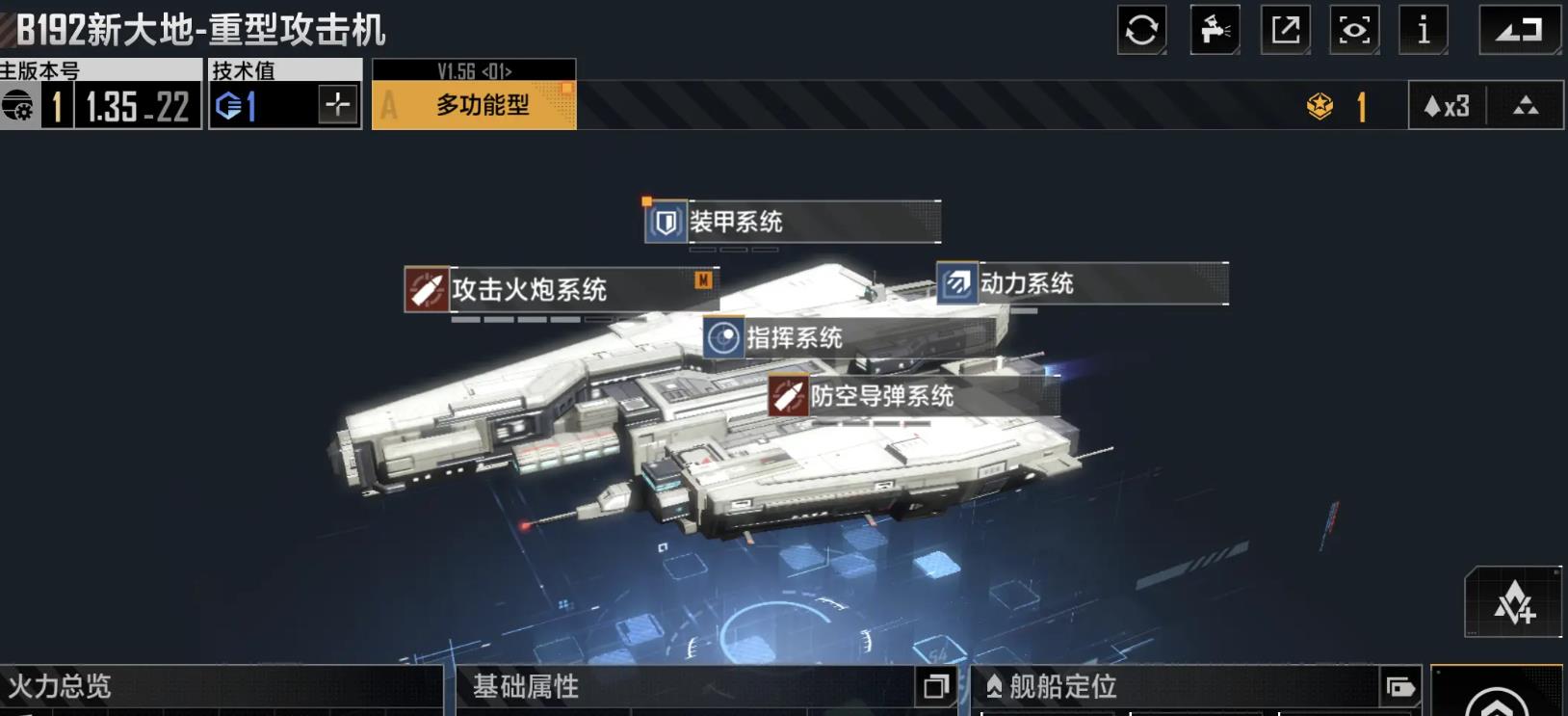Viewport: 1568px width, 716px height.
Task: Select the 指挥系统 command system icon
Action: click(724, 339)
